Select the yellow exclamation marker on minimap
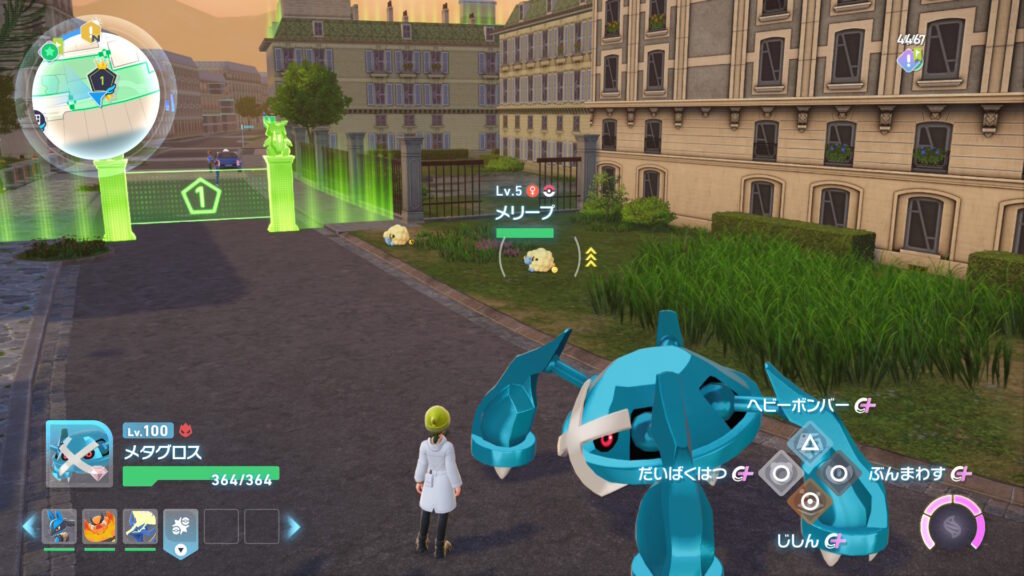The height and width of the screenshot is (576, 1024). (88, 31)
